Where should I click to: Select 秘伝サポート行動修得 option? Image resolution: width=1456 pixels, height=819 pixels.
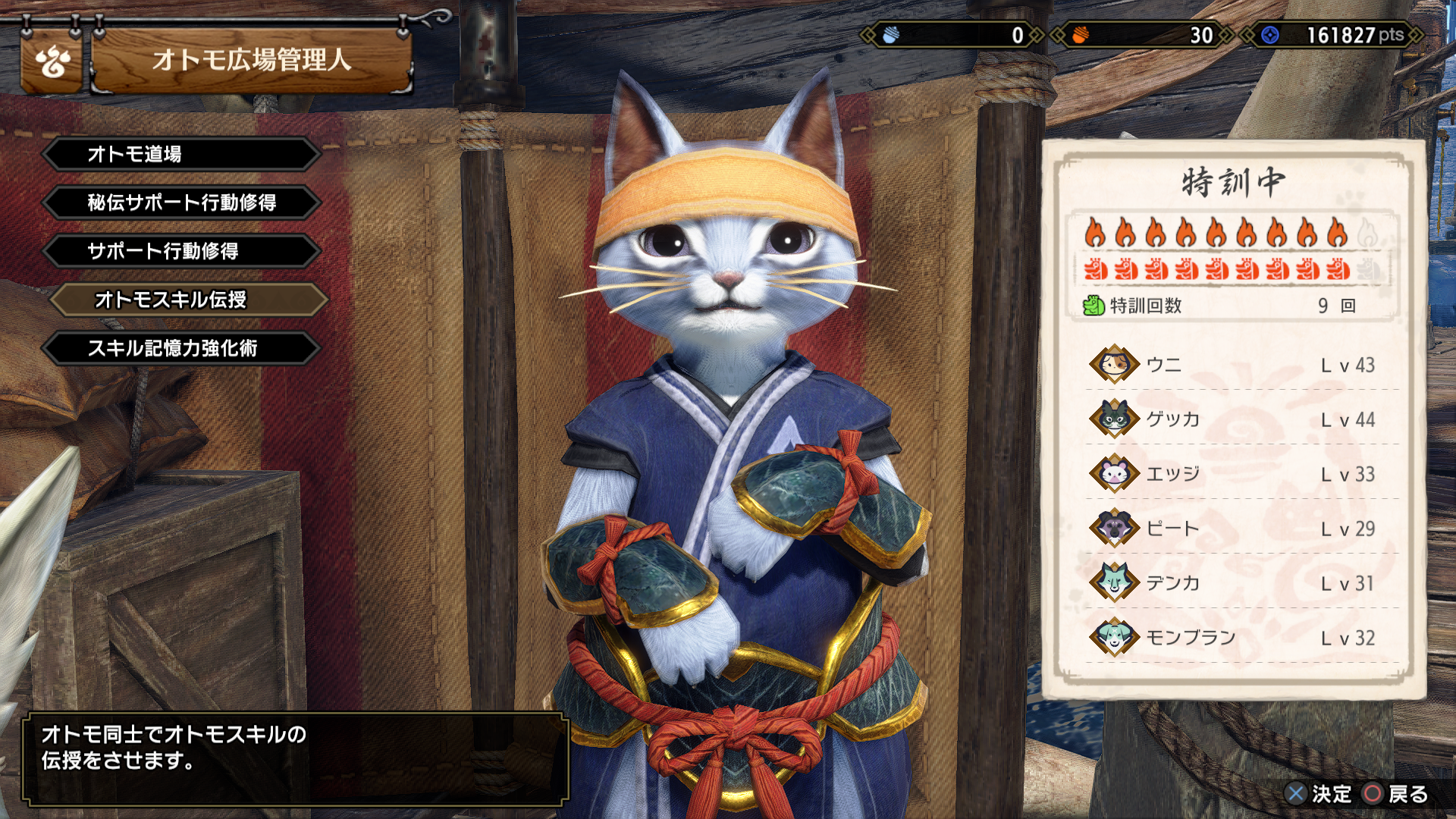(x=182, y=202)
